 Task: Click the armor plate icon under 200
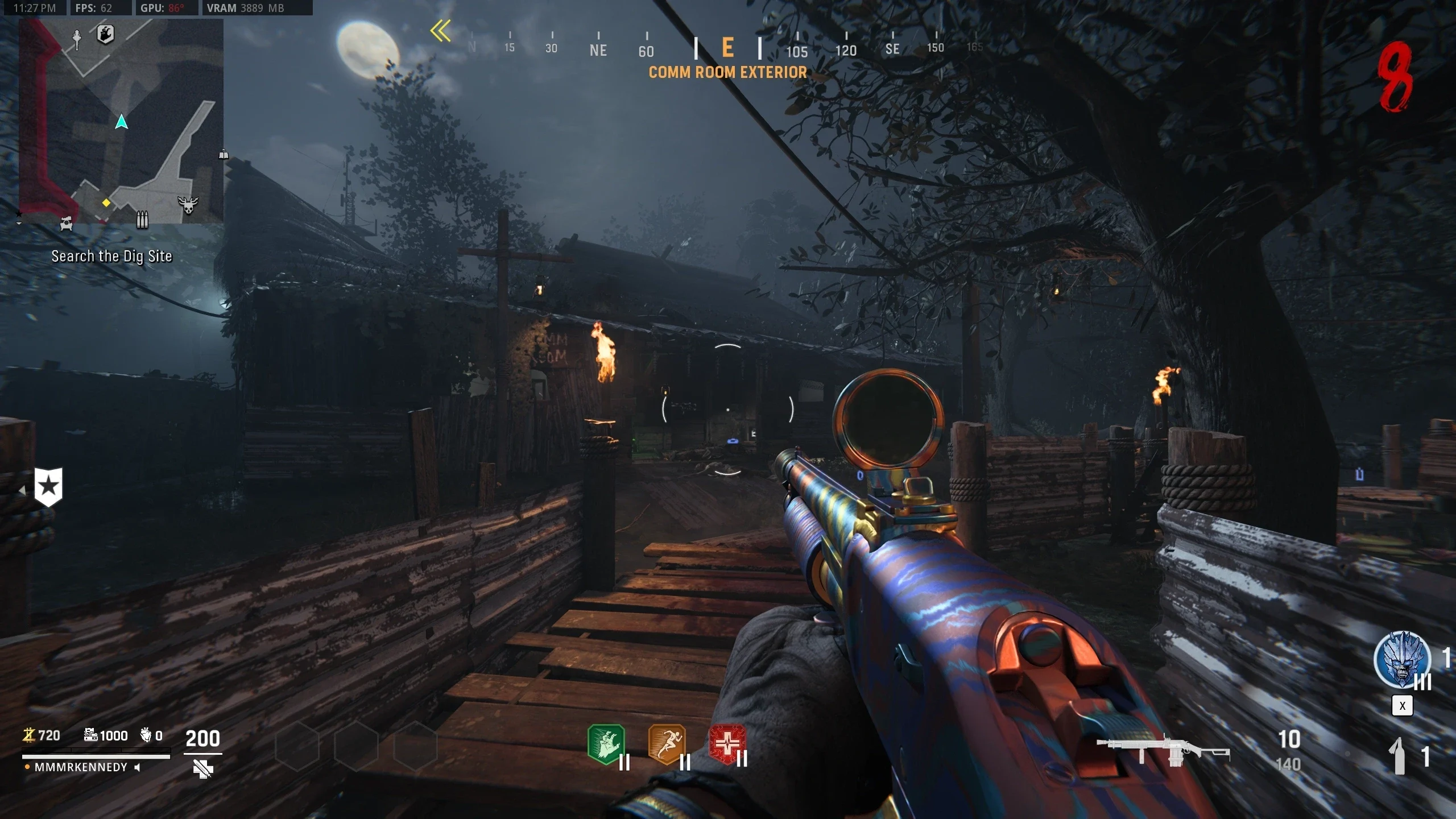(x=203, y=769)
